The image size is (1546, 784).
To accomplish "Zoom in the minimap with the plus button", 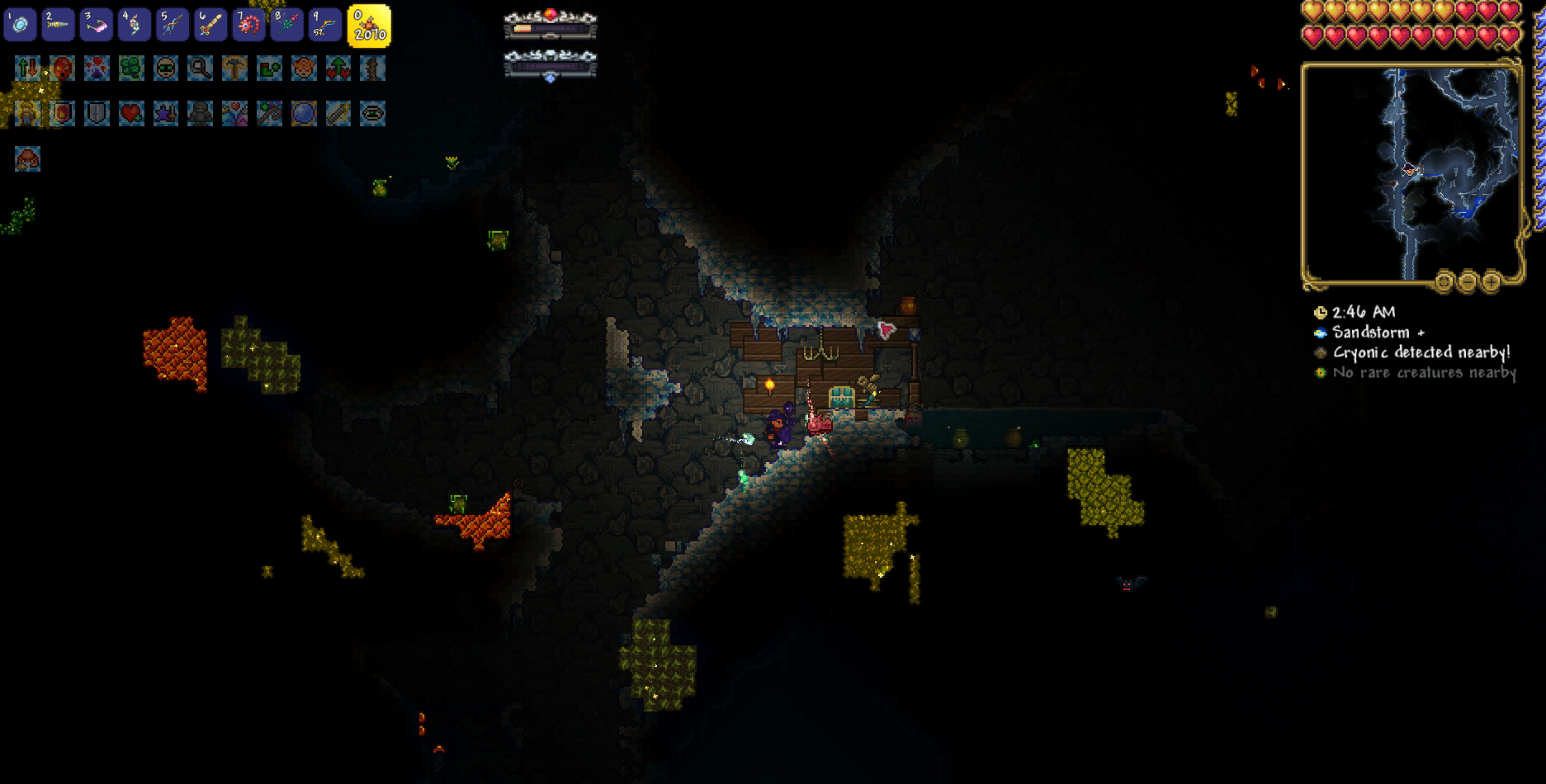I will [x=1490, y=281].
